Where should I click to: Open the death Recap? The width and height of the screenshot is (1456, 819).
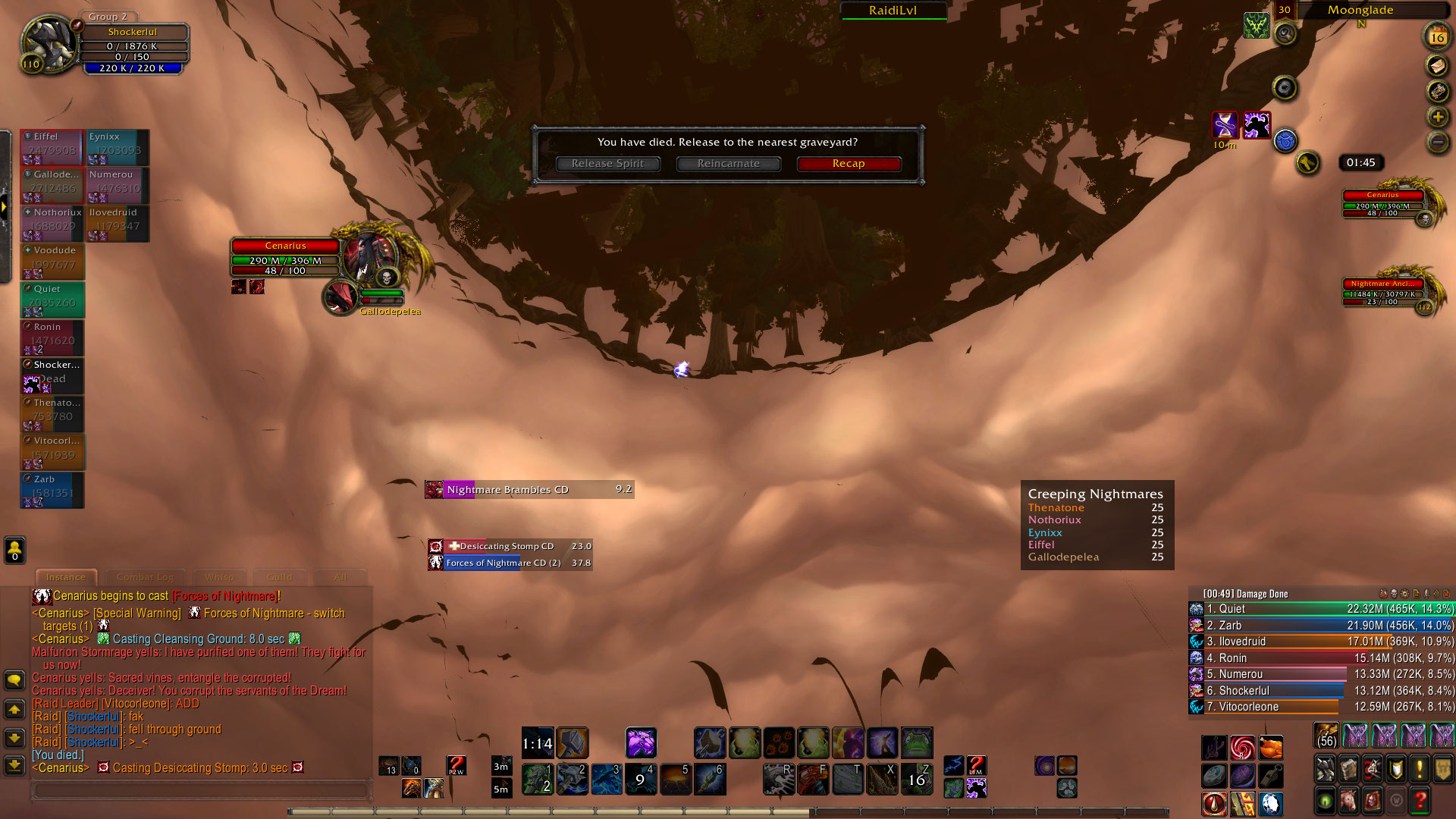[x=849, y=164]
